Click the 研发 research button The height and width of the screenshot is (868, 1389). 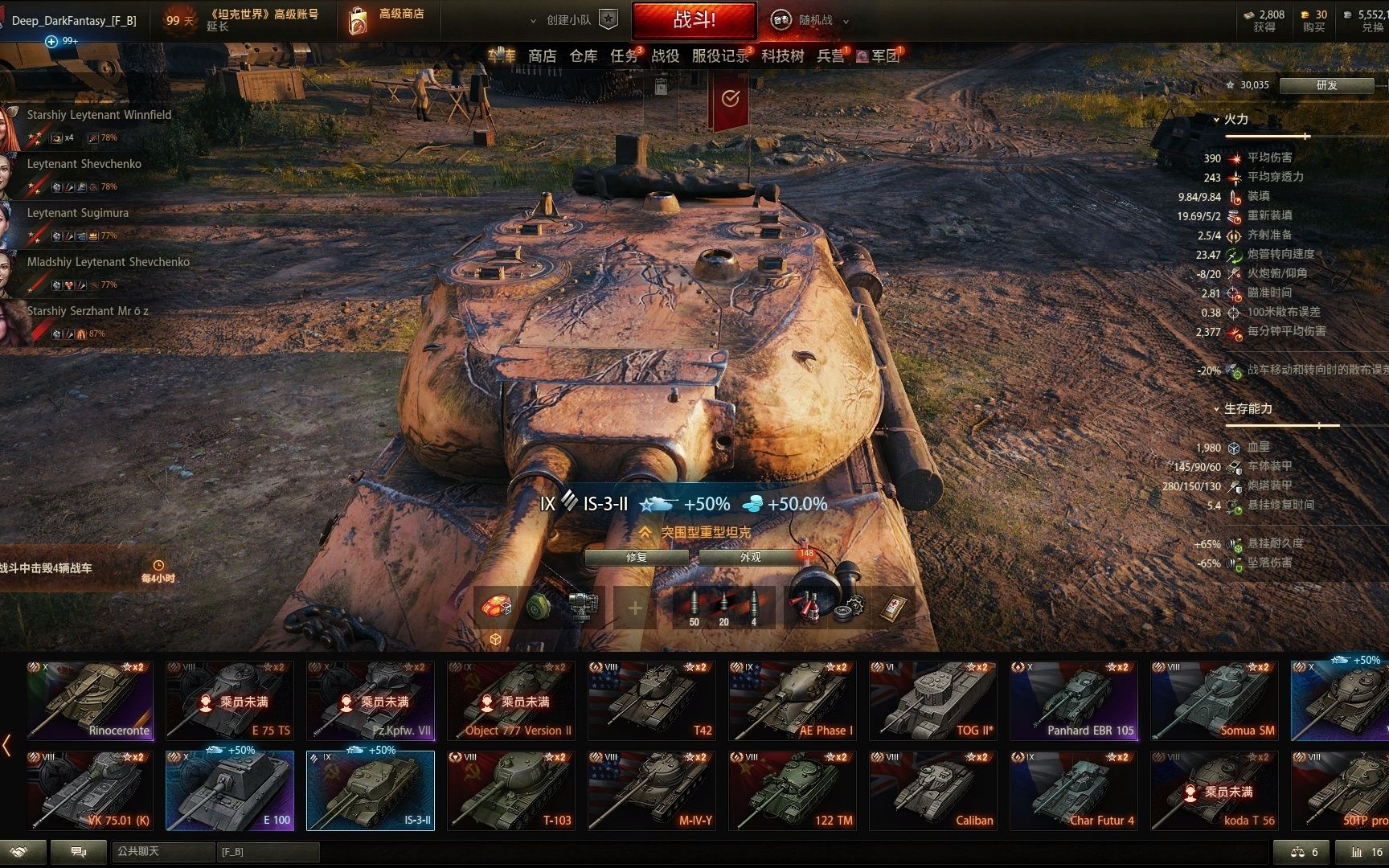pos(1326,85)
